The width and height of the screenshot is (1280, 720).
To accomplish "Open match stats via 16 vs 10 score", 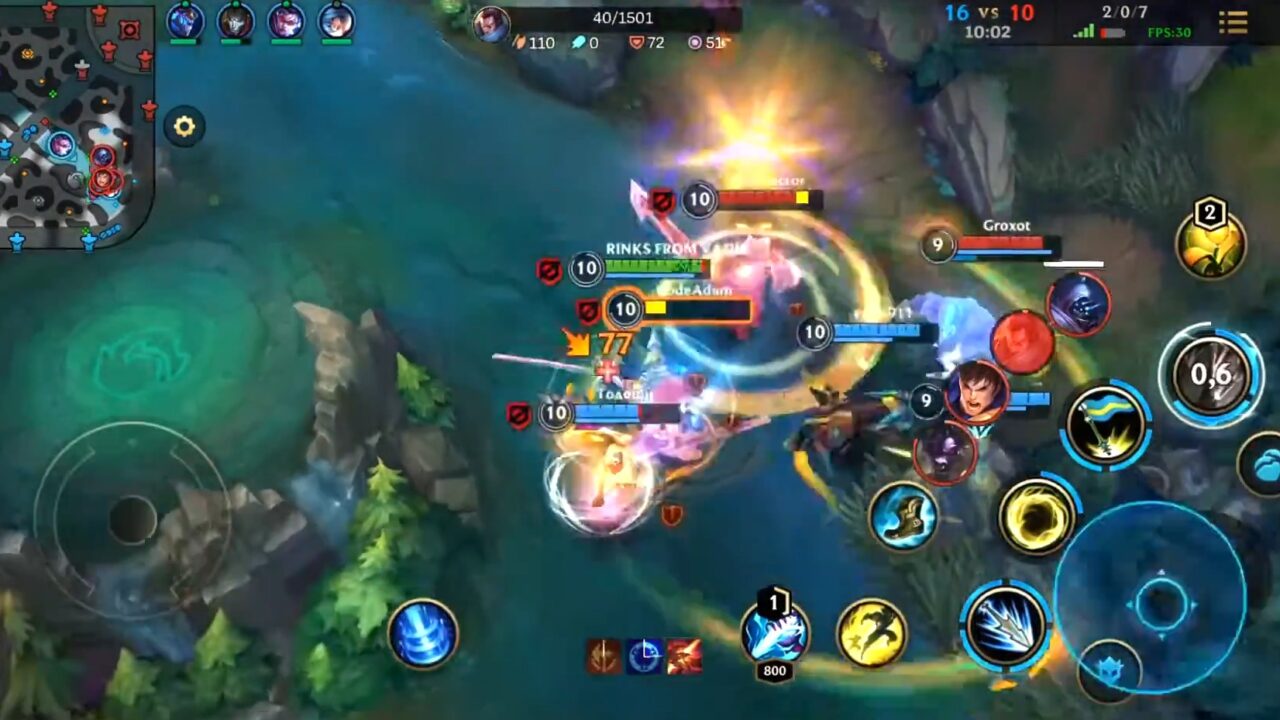I will click(991, 12).
